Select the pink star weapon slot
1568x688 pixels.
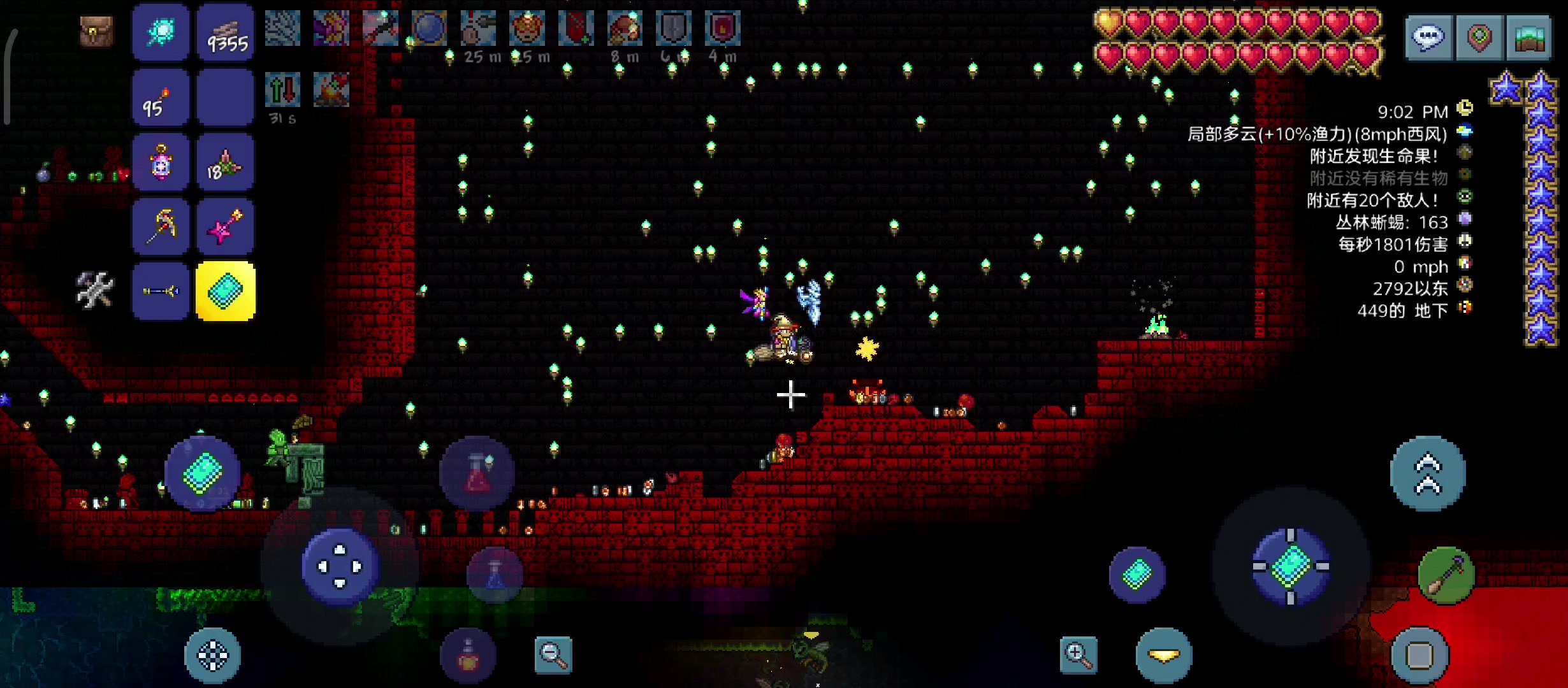pyautogui.click(x=226, y=226)
